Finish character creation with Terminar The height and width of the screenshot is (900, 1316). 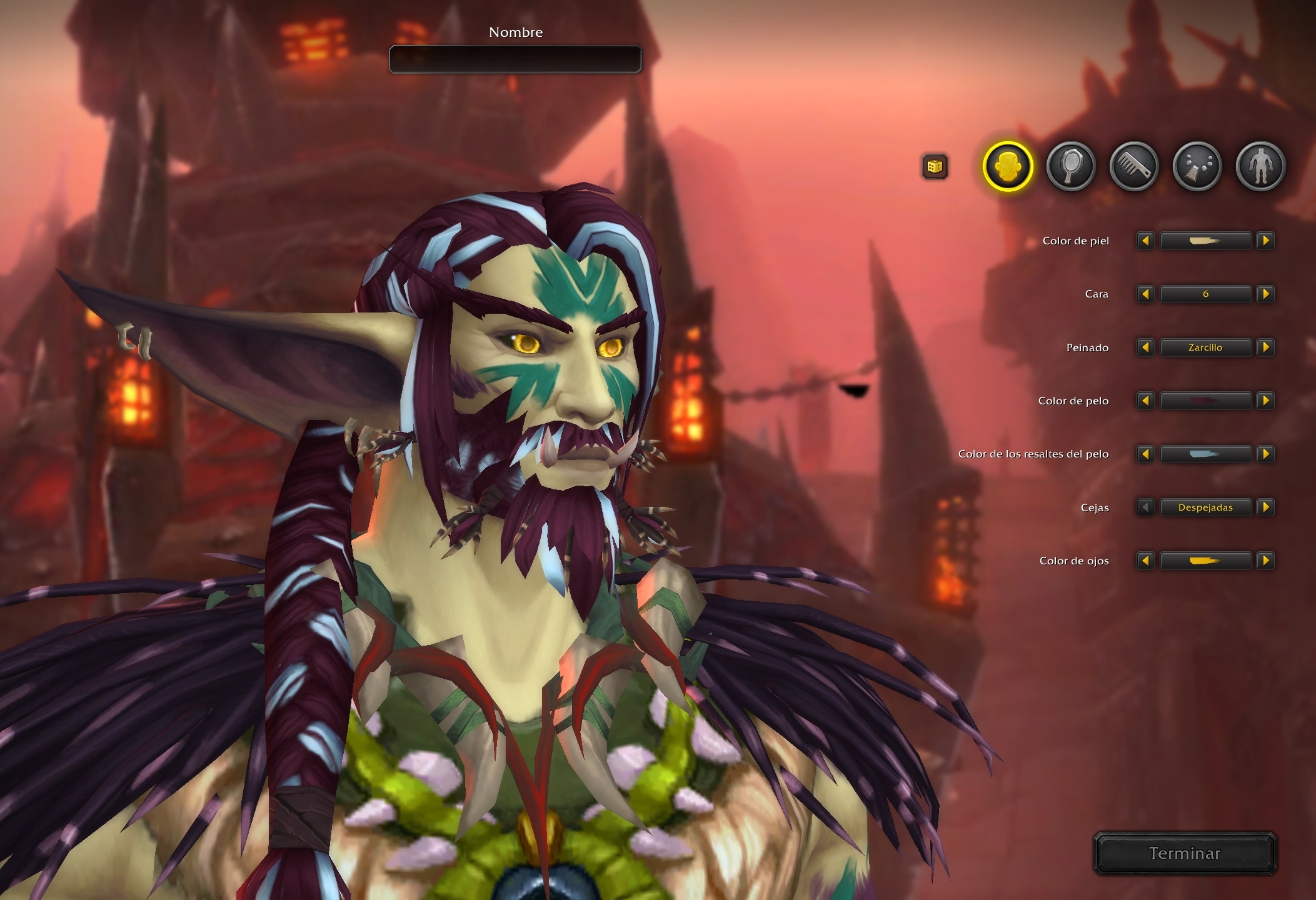[x=1185, y=853]
